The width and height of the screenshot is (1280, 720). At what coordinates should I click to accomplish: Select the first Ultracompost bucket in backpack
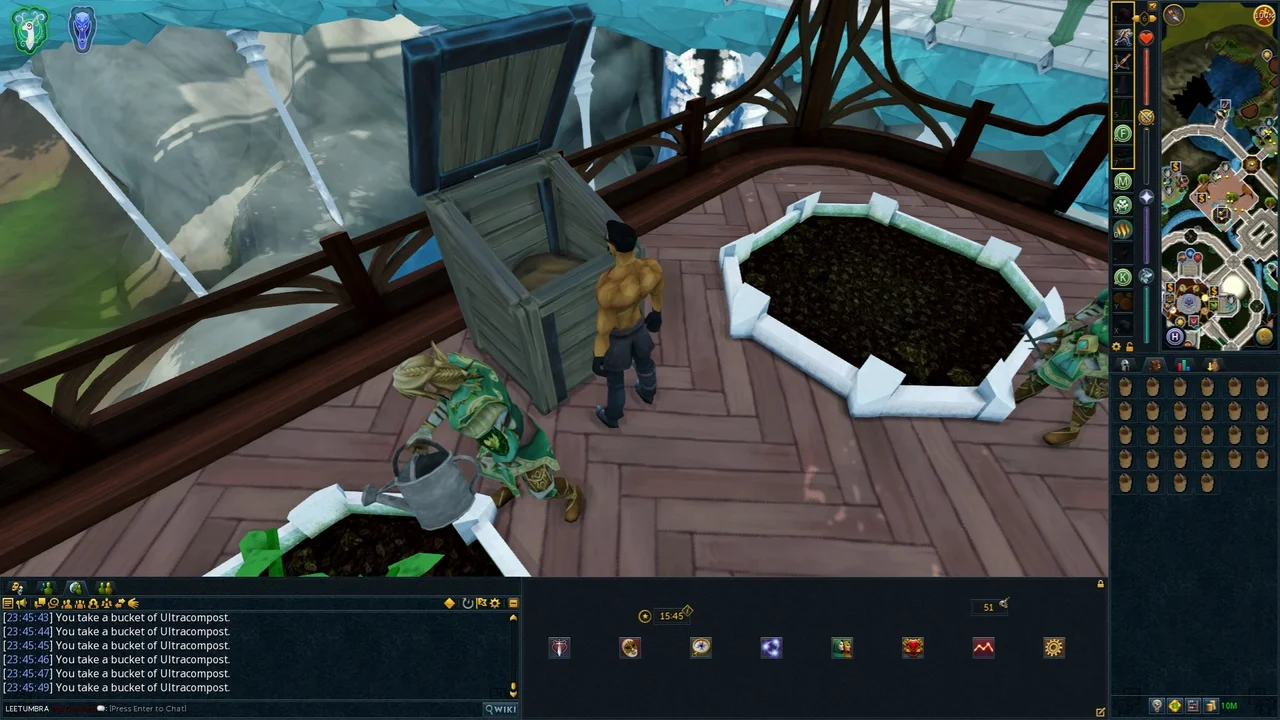click(x=1126, y=389)
